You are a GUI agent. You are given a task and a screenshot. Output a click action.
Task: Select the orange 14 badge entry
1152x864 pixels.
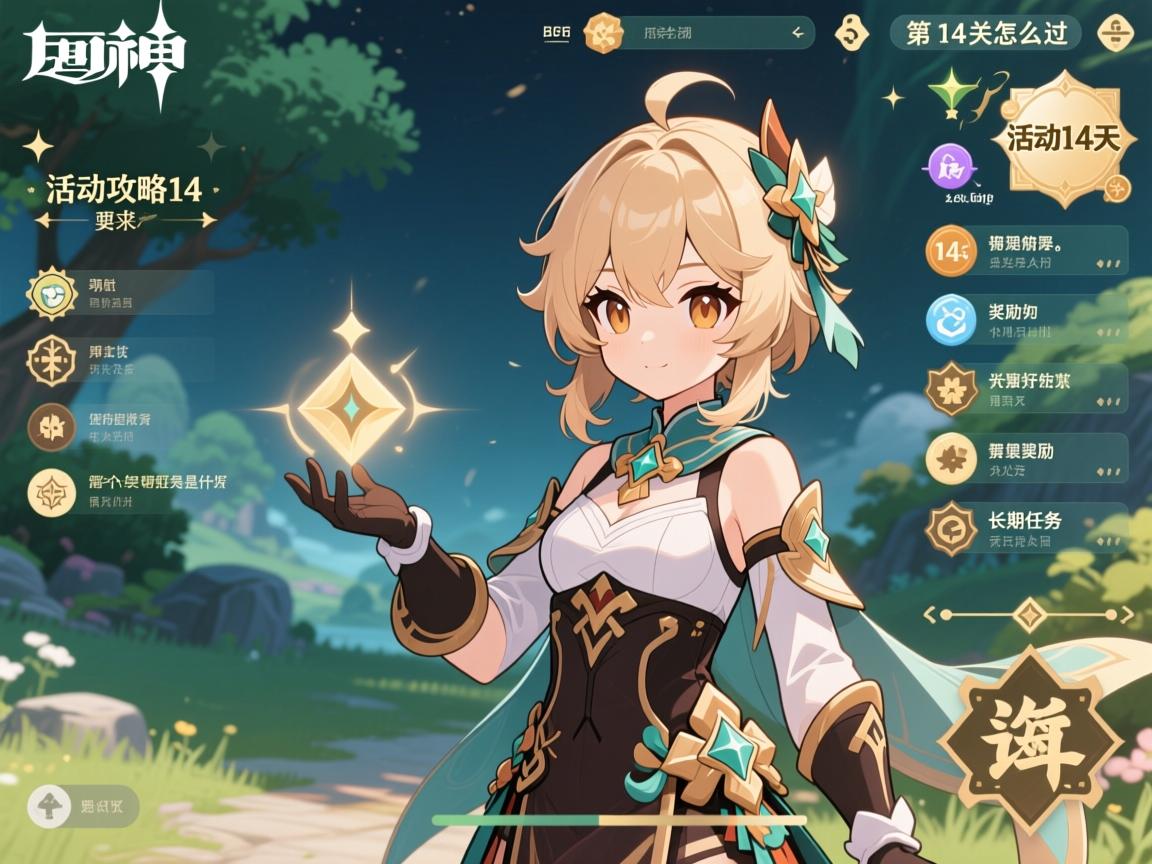coord(1027,251)
